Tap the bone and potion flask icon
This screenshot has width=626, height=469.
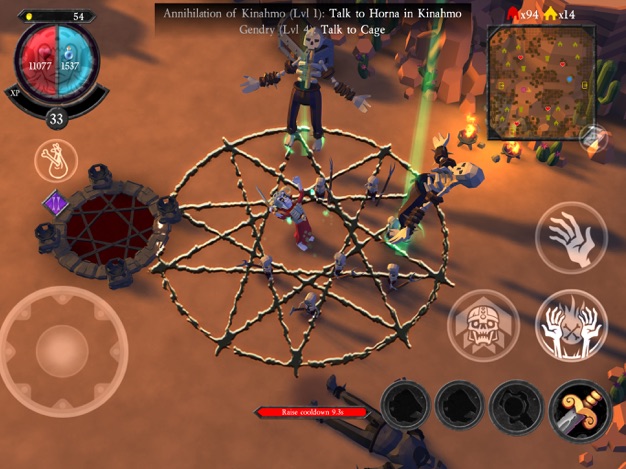click(x=55, y=161)
